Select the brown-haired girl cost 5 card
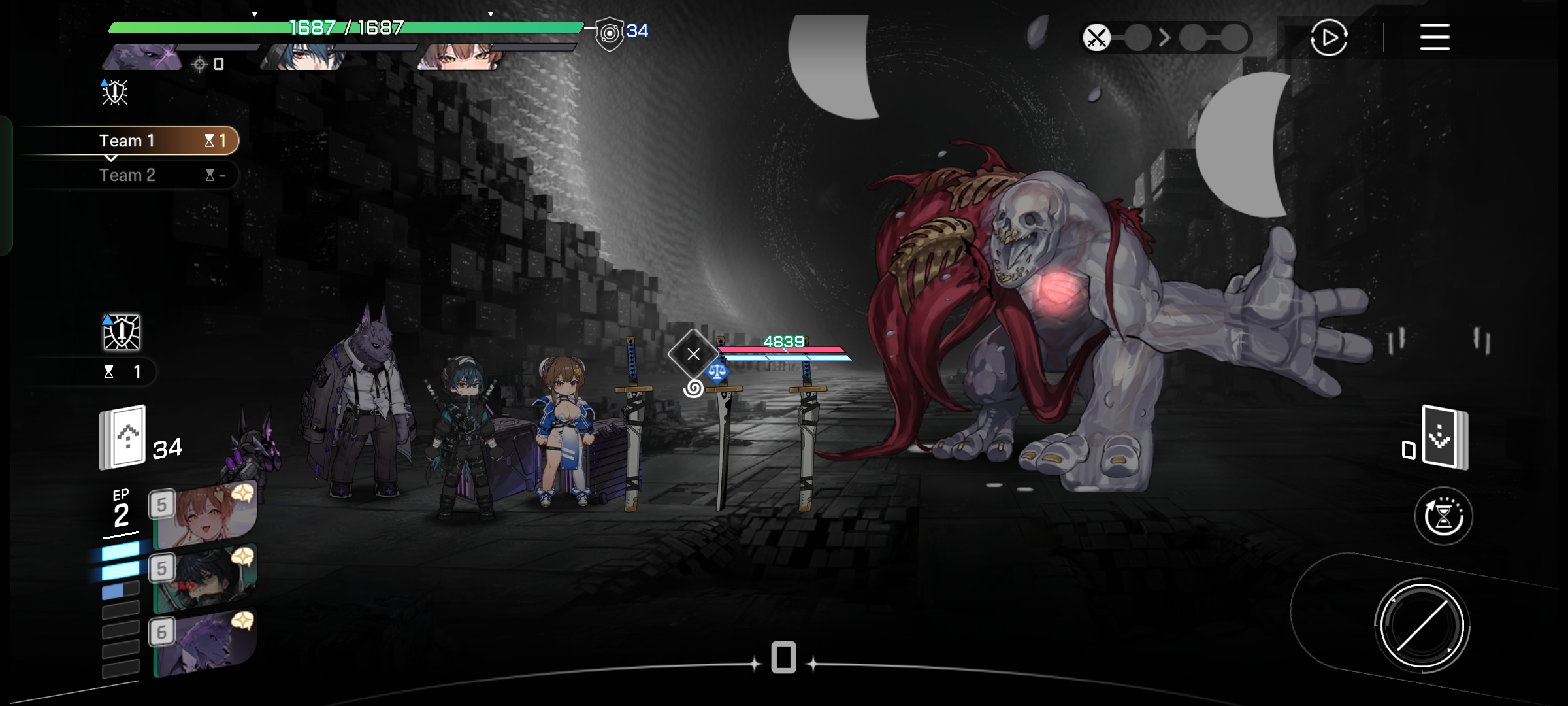The height and width of the screenshot is (706, 1568). [204, 518]
